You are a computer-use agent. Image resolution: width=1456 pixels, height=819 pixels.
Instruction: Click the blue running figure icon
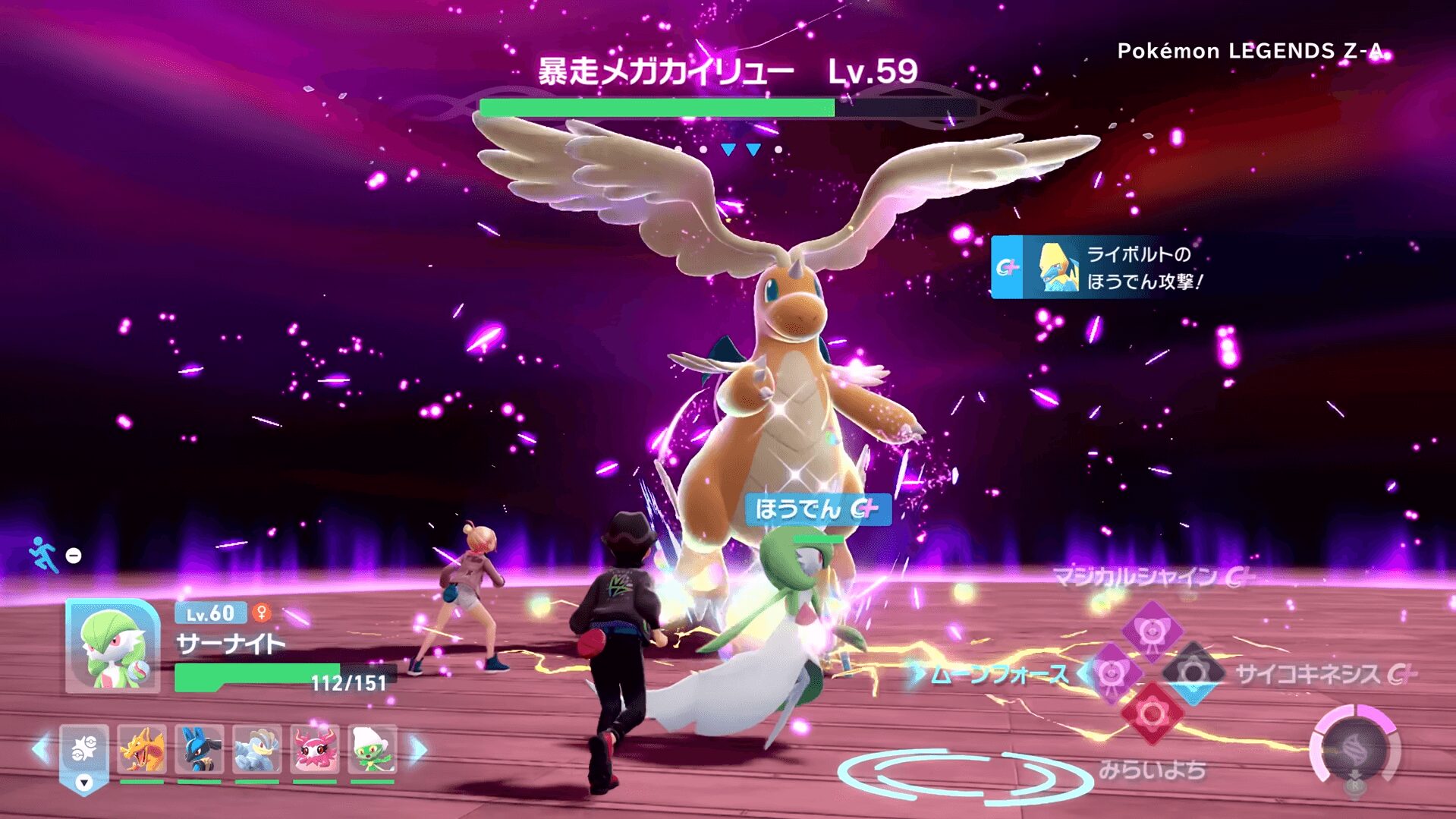pyautogui.click(x=43, y=554)
